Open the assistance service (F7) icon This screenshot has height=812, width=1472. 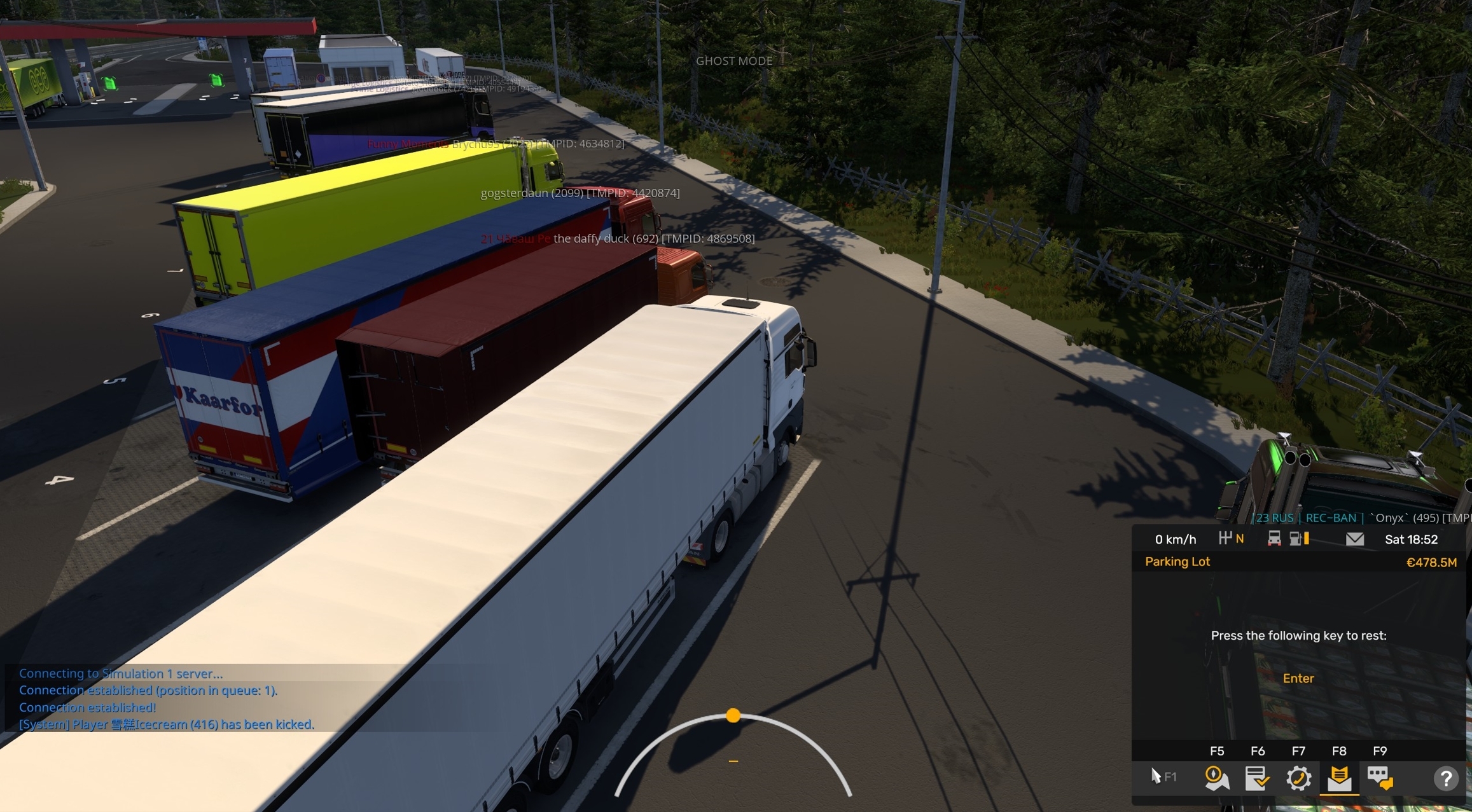(1300, 778)
